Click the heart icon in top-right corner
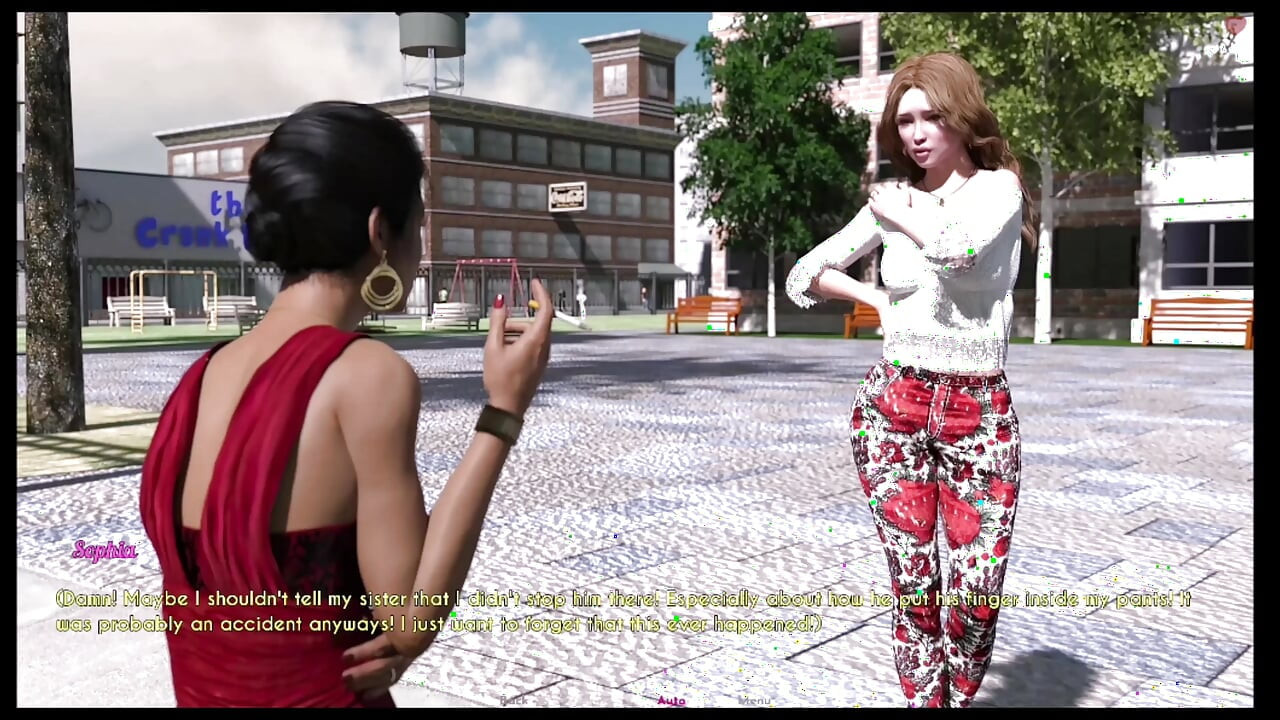The image size is (1280, 720). 1235,24
